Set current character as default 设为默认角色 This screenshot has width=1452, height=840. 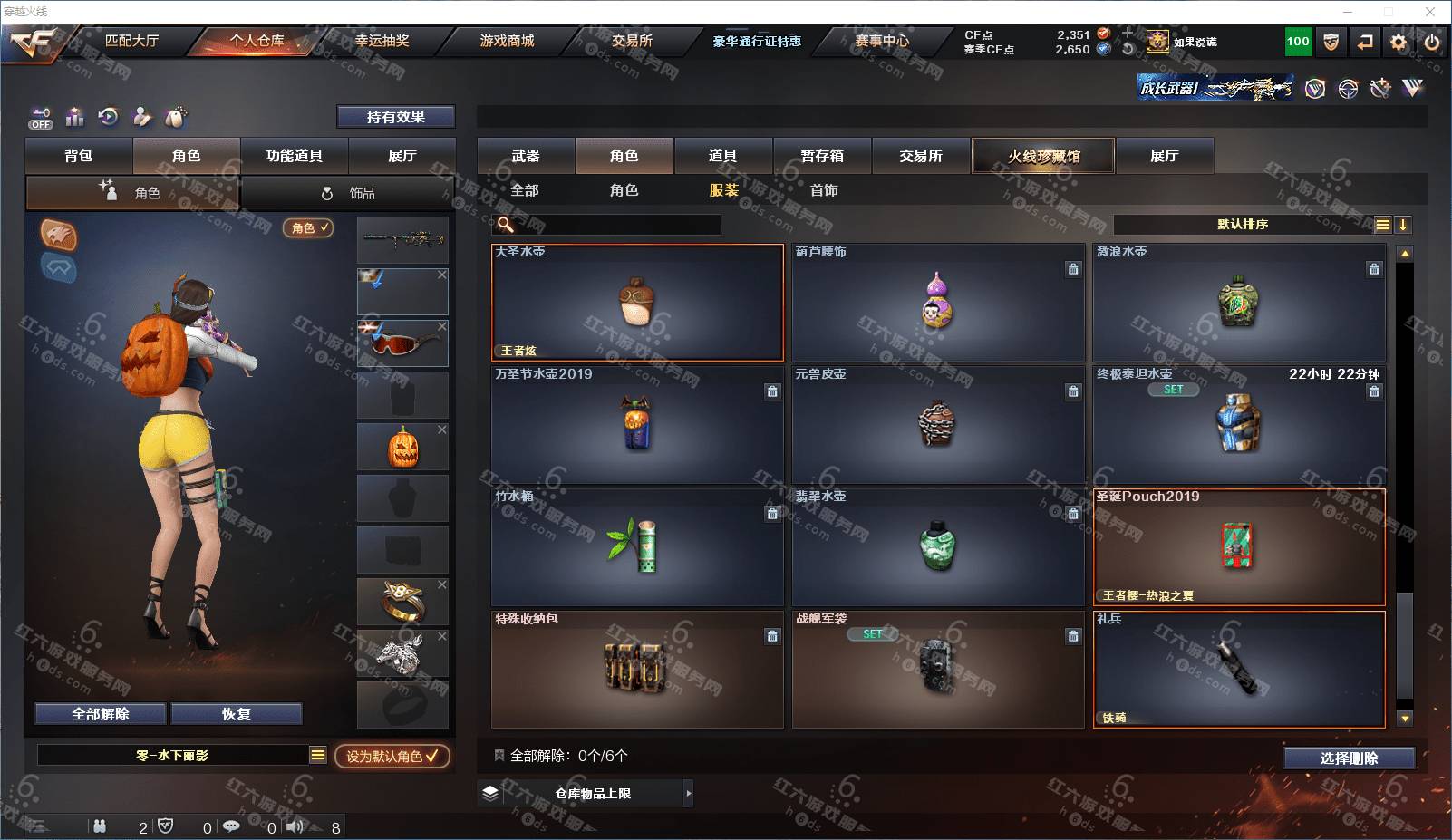pyautogui.click(x=392, y=756)
